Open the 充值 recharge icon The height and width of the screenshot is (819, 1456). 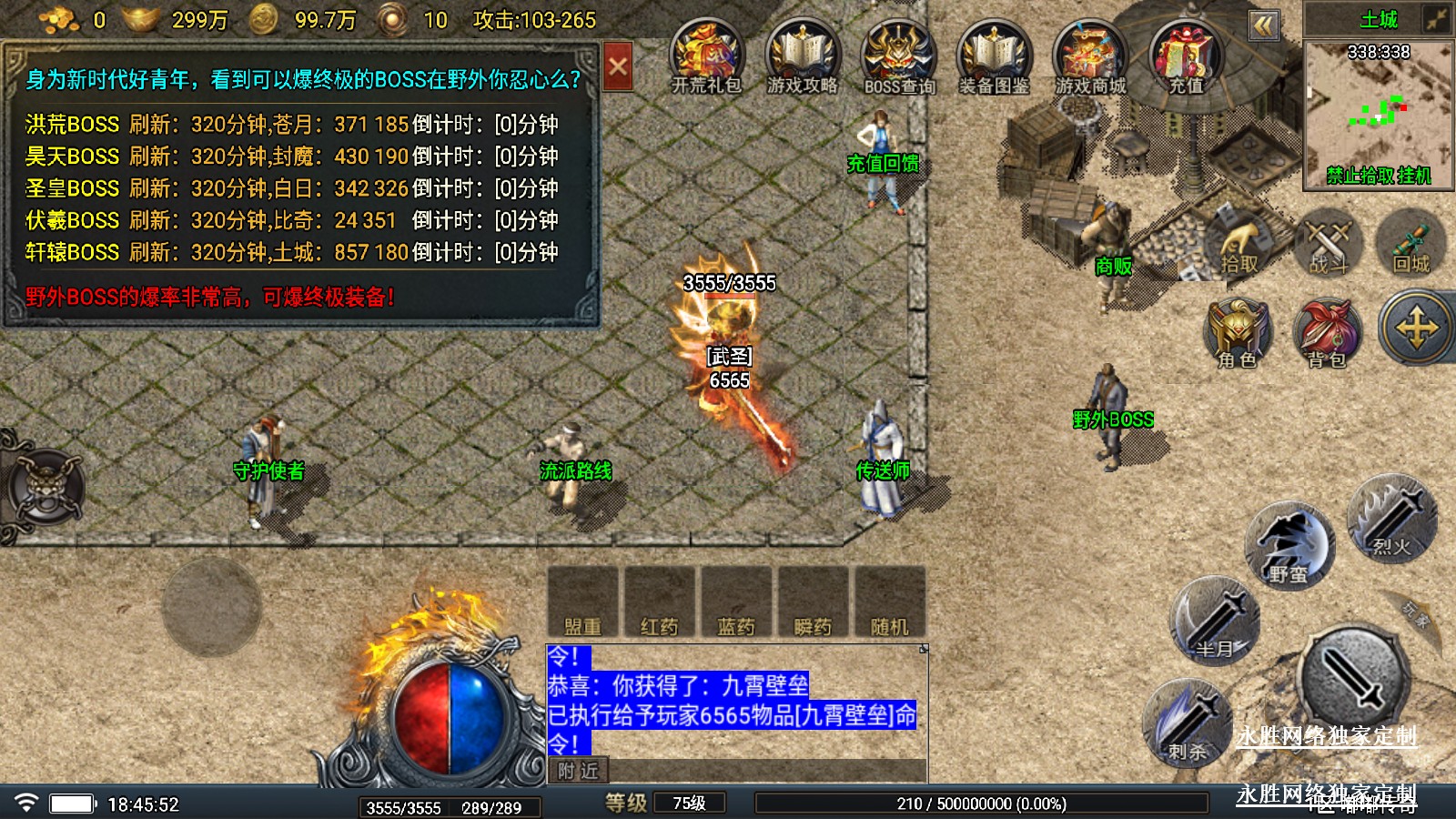(1186, 56)
